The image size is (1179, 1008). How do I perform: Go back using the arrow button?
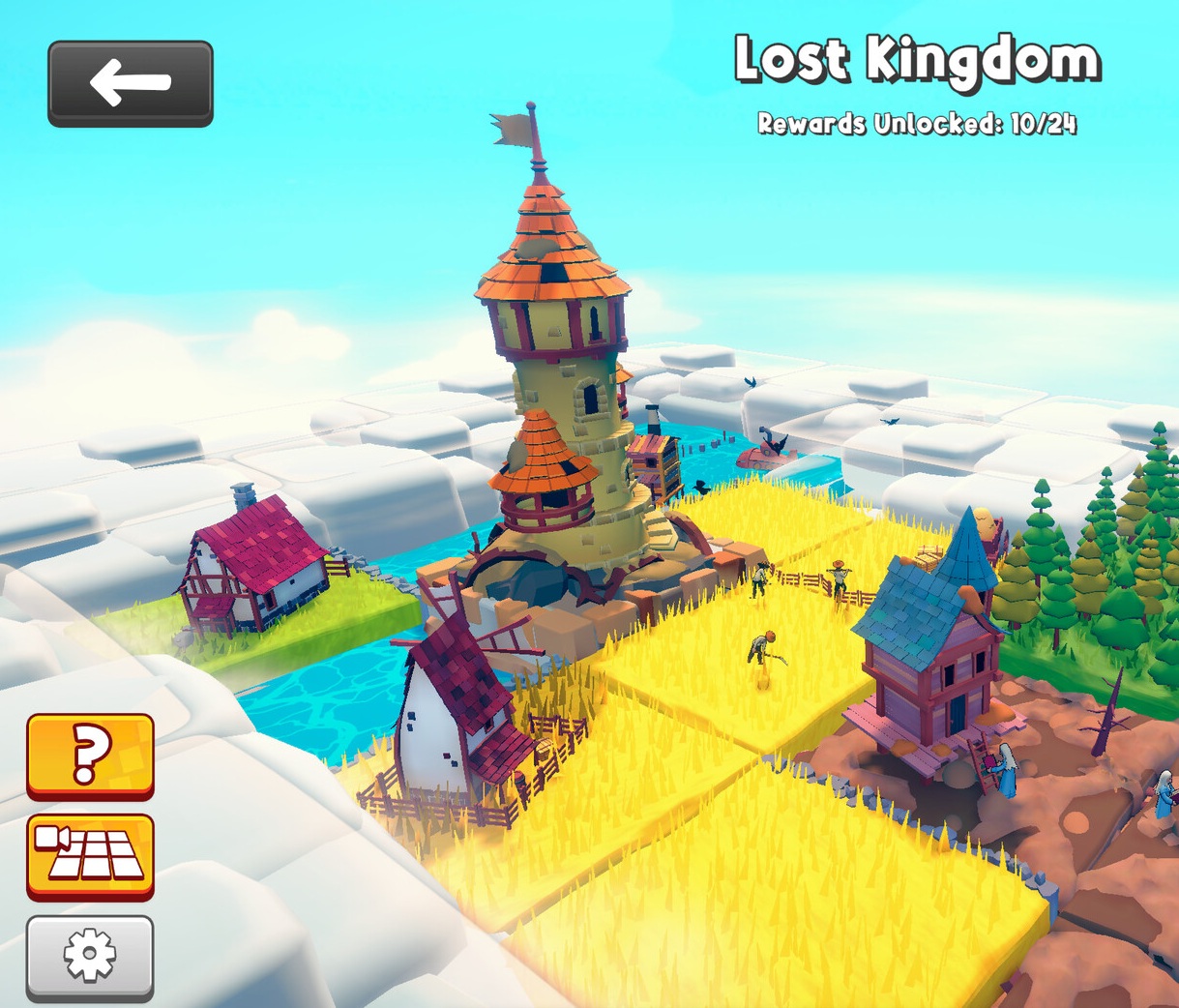pos(131,83)
